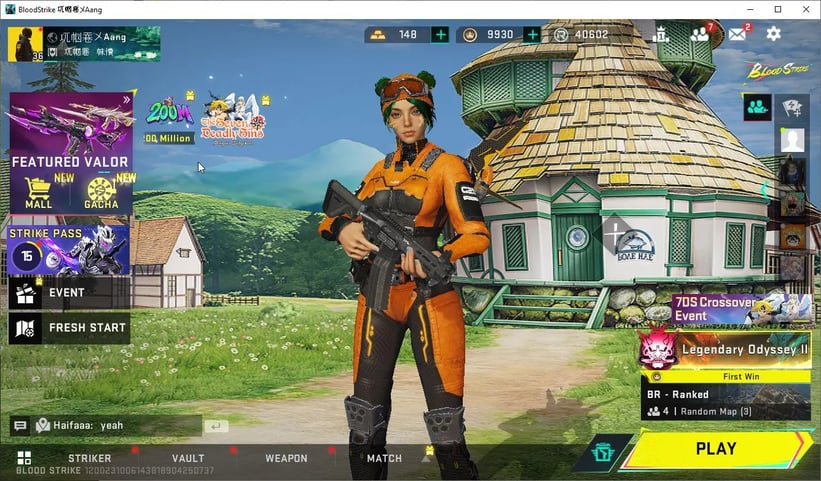The height and width of the screenshot is (481, 821).
Task: Open the MATCH tab
Action: pyautogui.click(x=384, y=459)
